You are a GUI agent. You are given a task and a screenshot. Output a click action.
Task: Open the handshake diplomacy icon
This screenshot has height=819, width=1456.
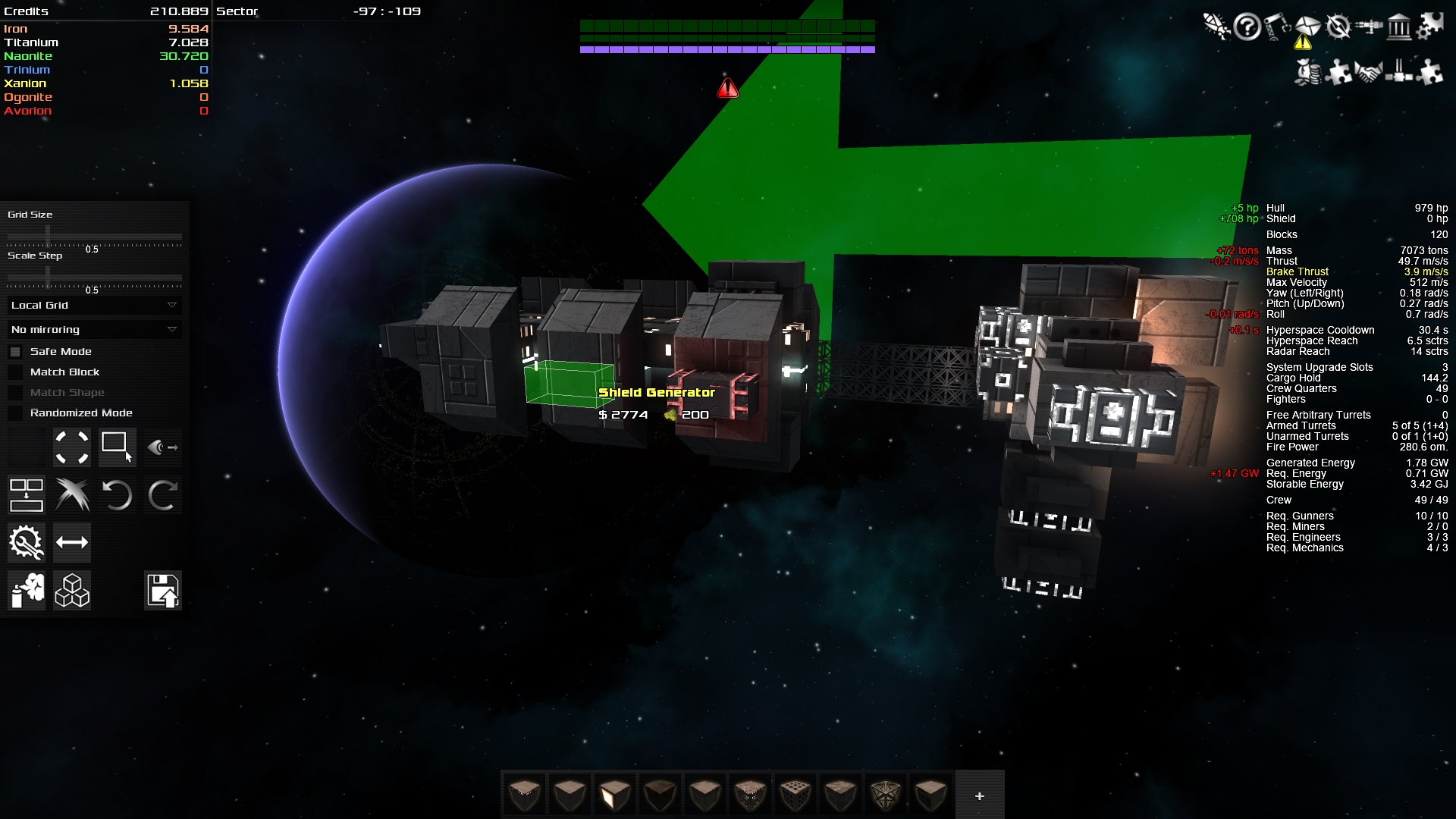click(1369, 73)
